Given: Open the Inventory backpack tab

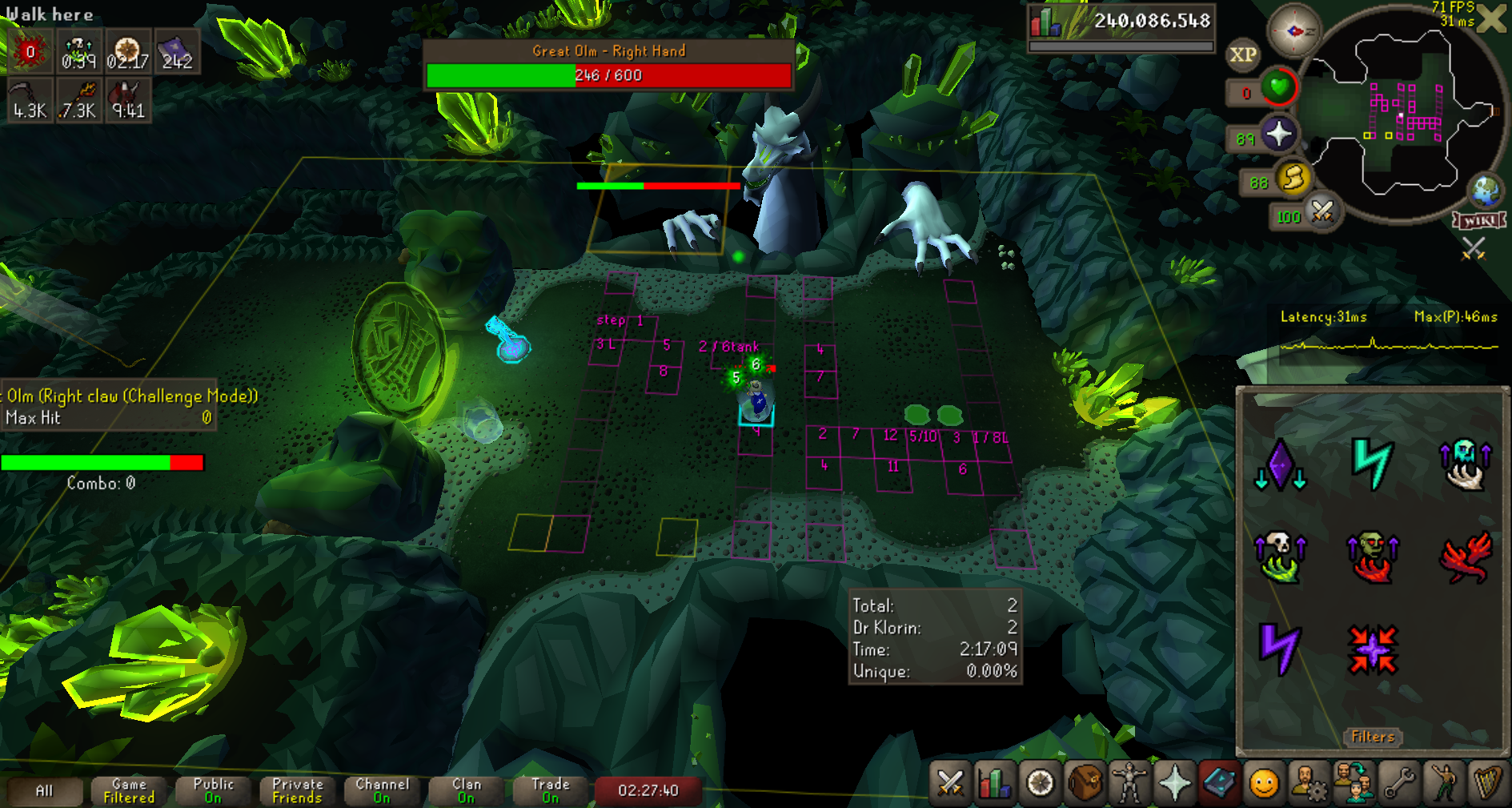Looking at the screenshot, I should (1085, 782).
